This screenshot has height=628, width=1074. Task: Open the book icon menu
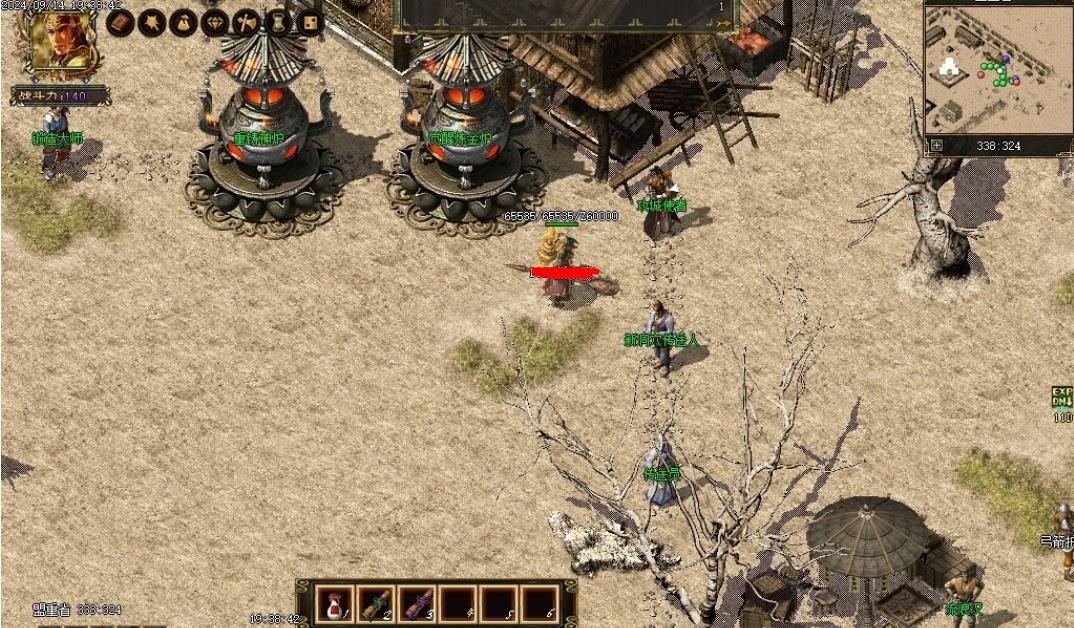tap(120, 22)
